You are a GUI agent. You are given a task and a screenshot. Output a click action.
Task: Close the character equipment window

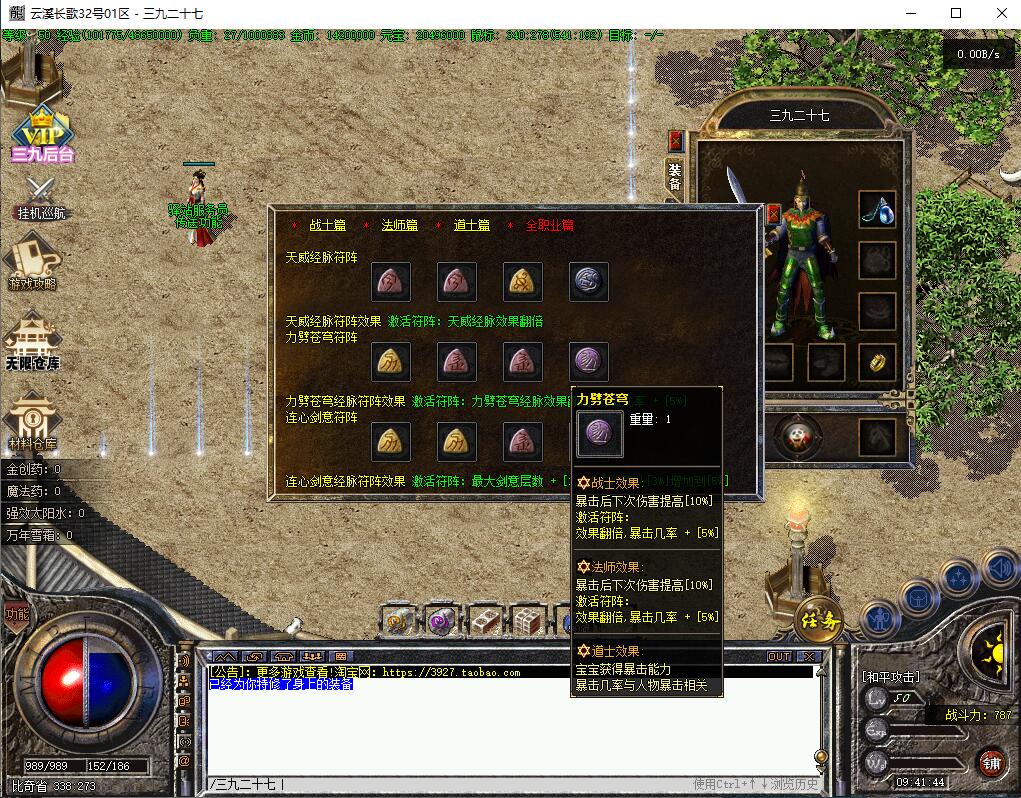(676, 141)
